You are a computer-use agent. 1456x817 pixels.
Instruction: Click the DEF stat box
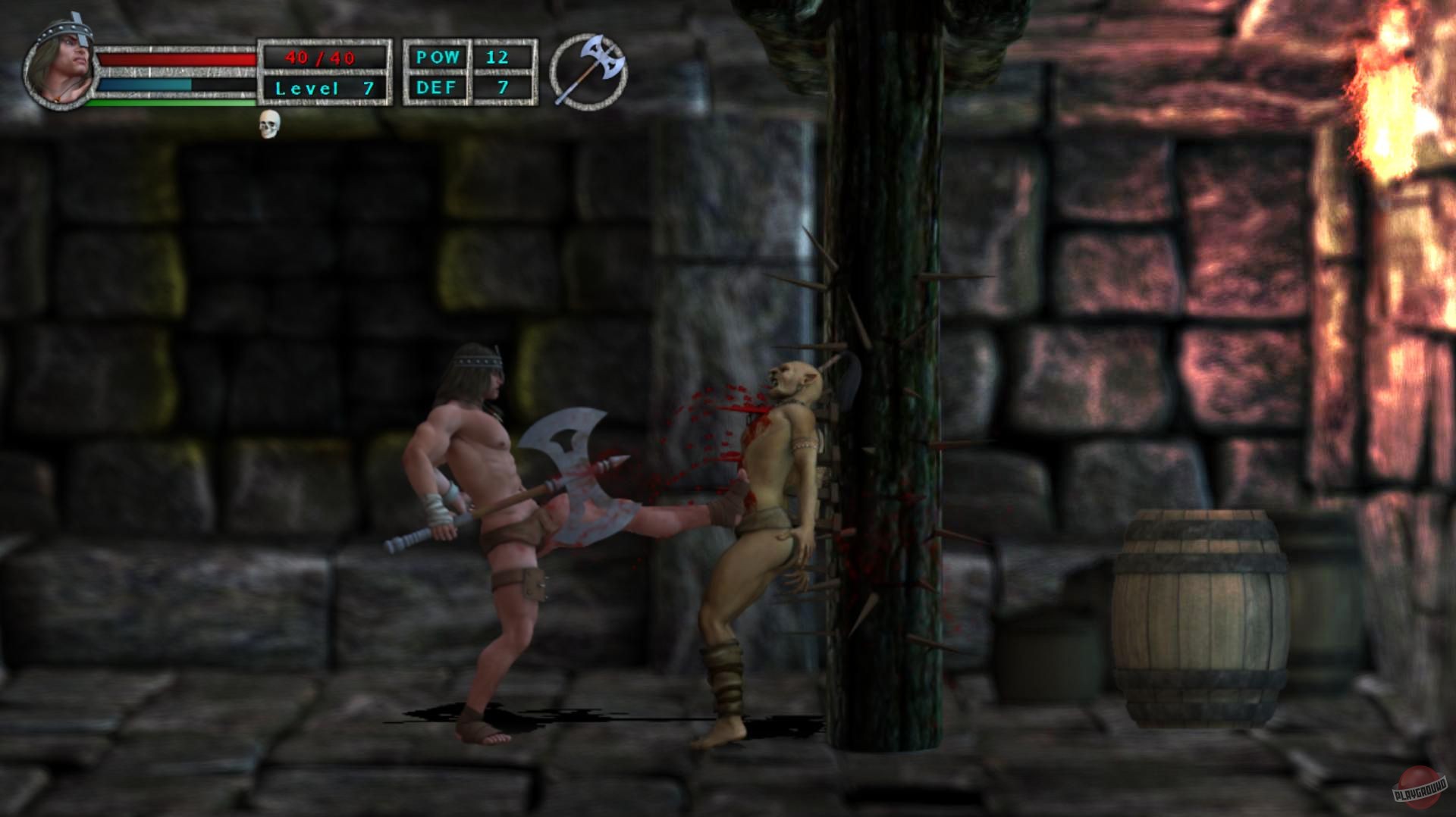point(438,87)
